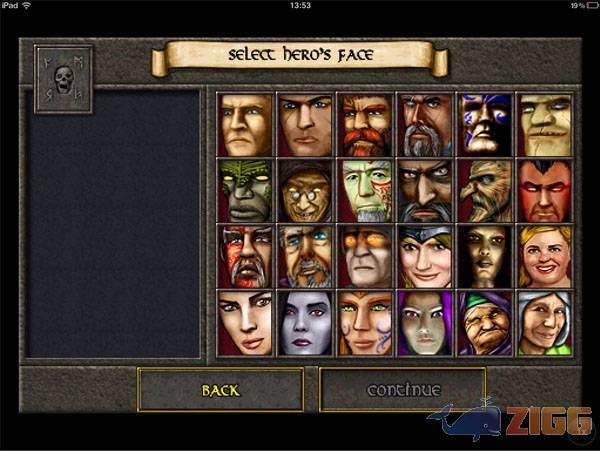Pick the elf woman with purple tattoos

point(365,322)
